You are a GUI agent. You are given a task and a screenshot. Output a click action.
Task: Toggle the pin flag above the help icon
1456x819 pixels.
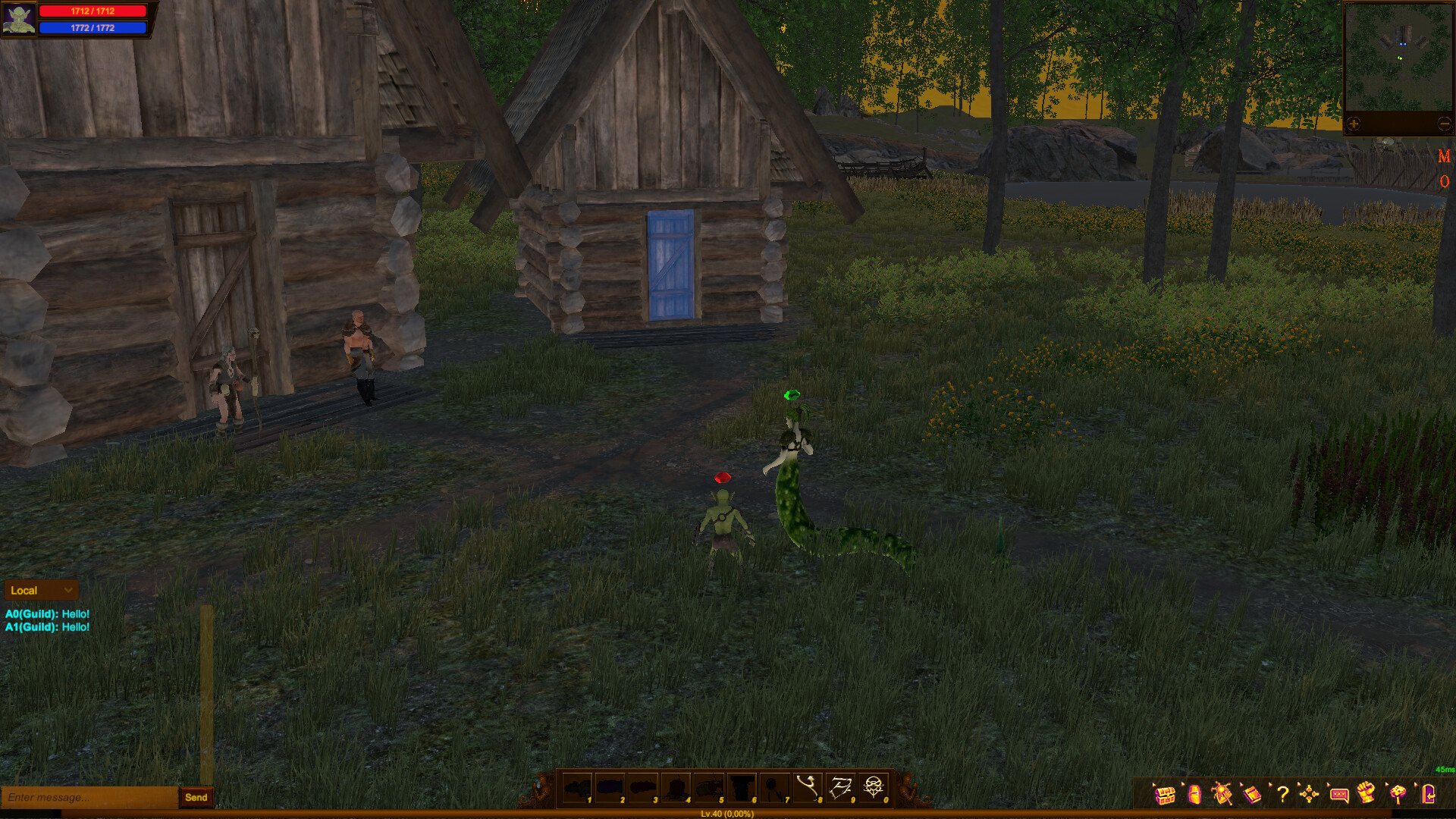[x=1270, y=785]
